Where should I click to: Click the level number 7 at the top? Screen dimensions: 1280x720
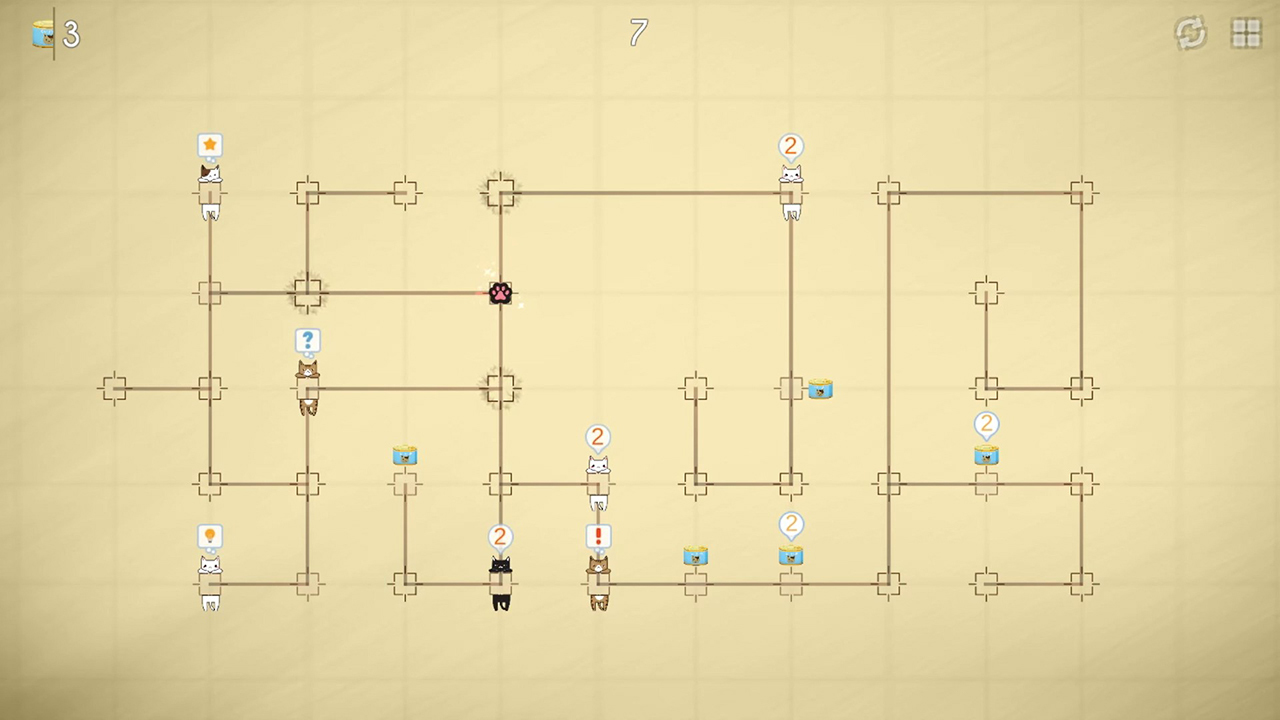click(638, 33)
